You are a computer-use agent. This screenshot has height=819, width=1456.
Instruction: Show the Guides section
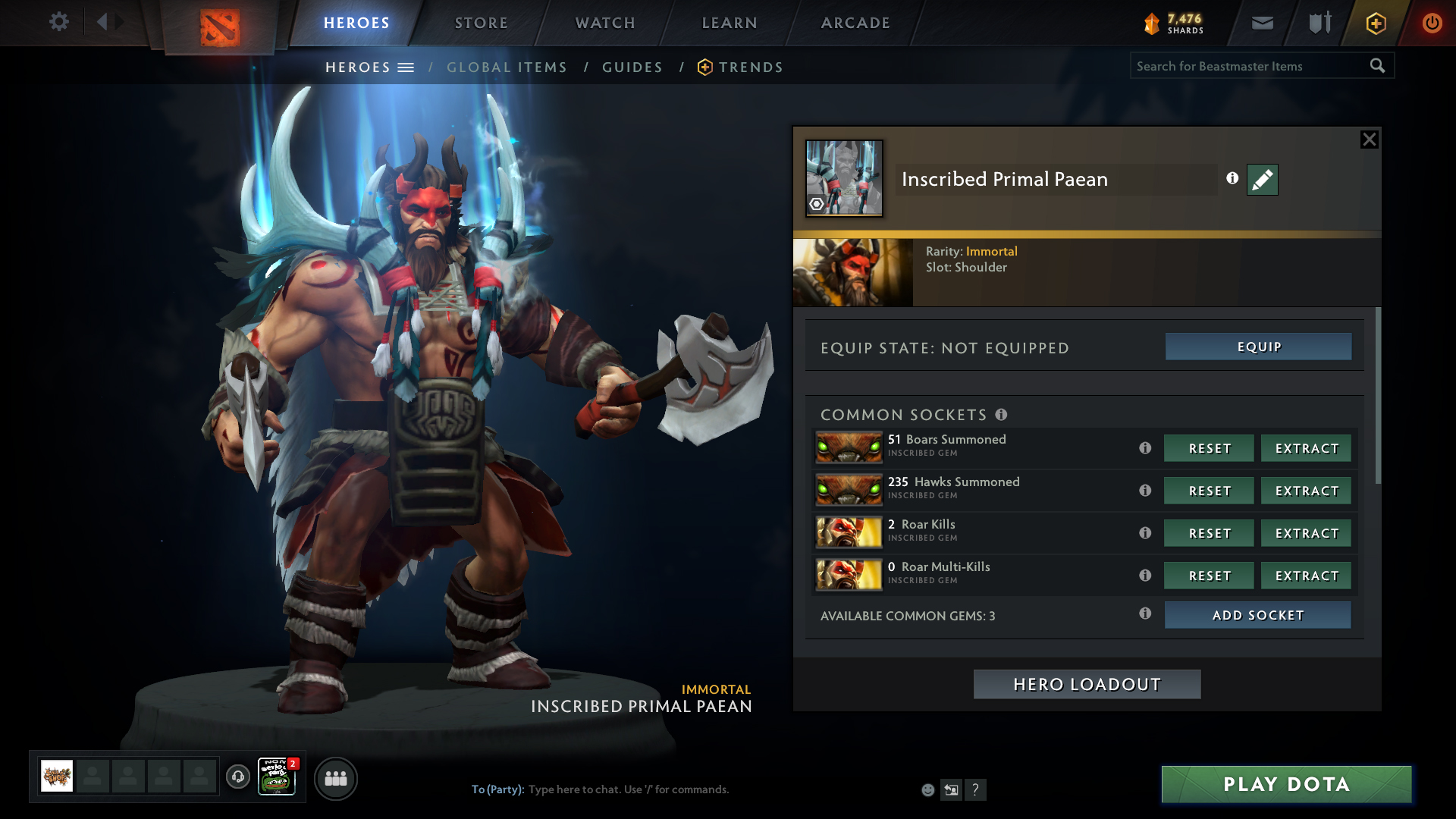tap(632, 67)
